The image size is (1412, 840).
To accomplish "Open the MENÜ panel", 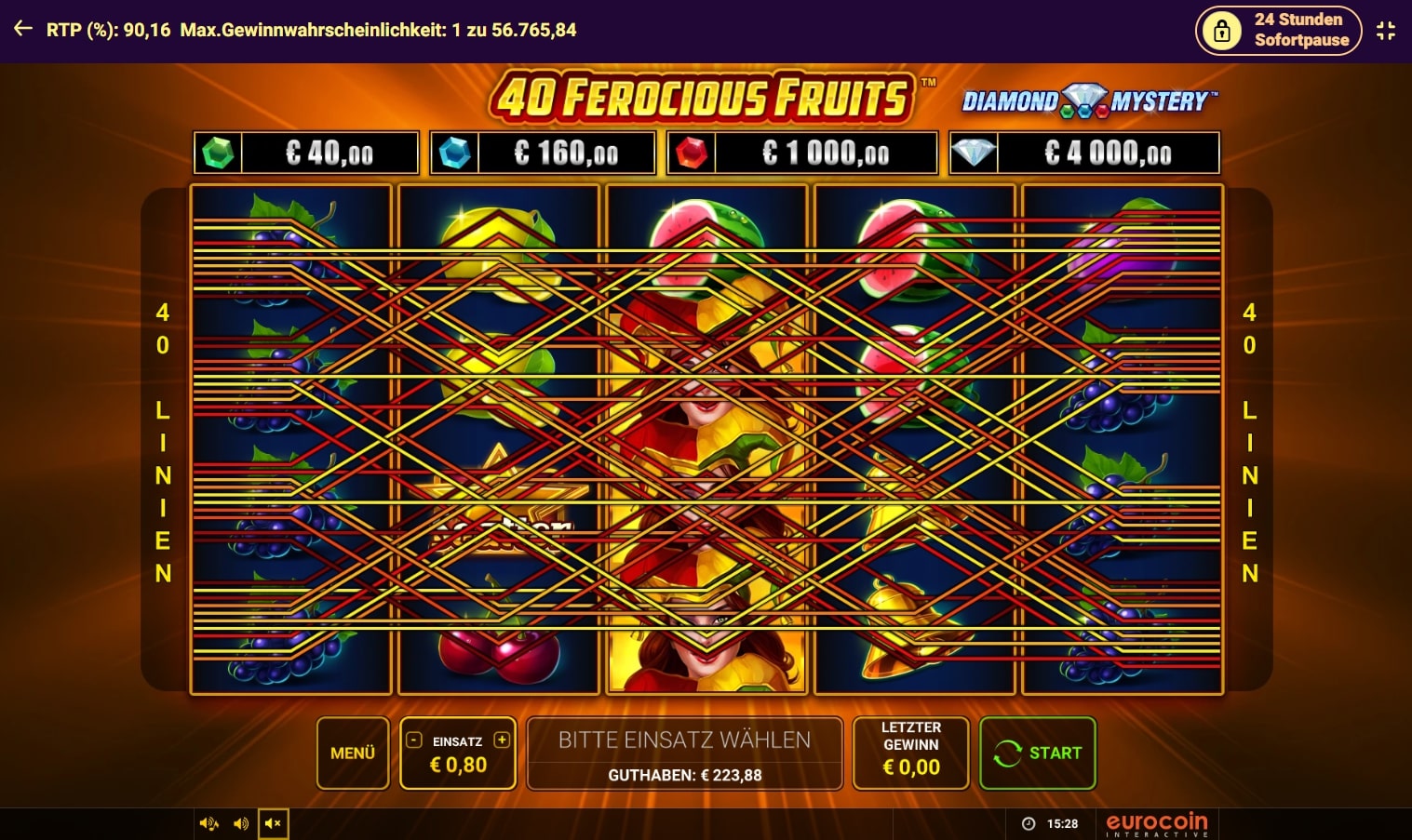I will 352,753.
